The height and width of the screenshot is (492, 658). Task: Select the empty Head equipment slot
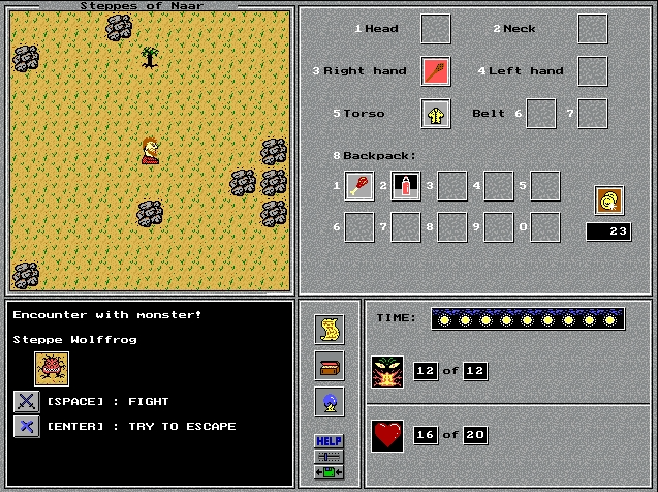(x=435, y=29)
